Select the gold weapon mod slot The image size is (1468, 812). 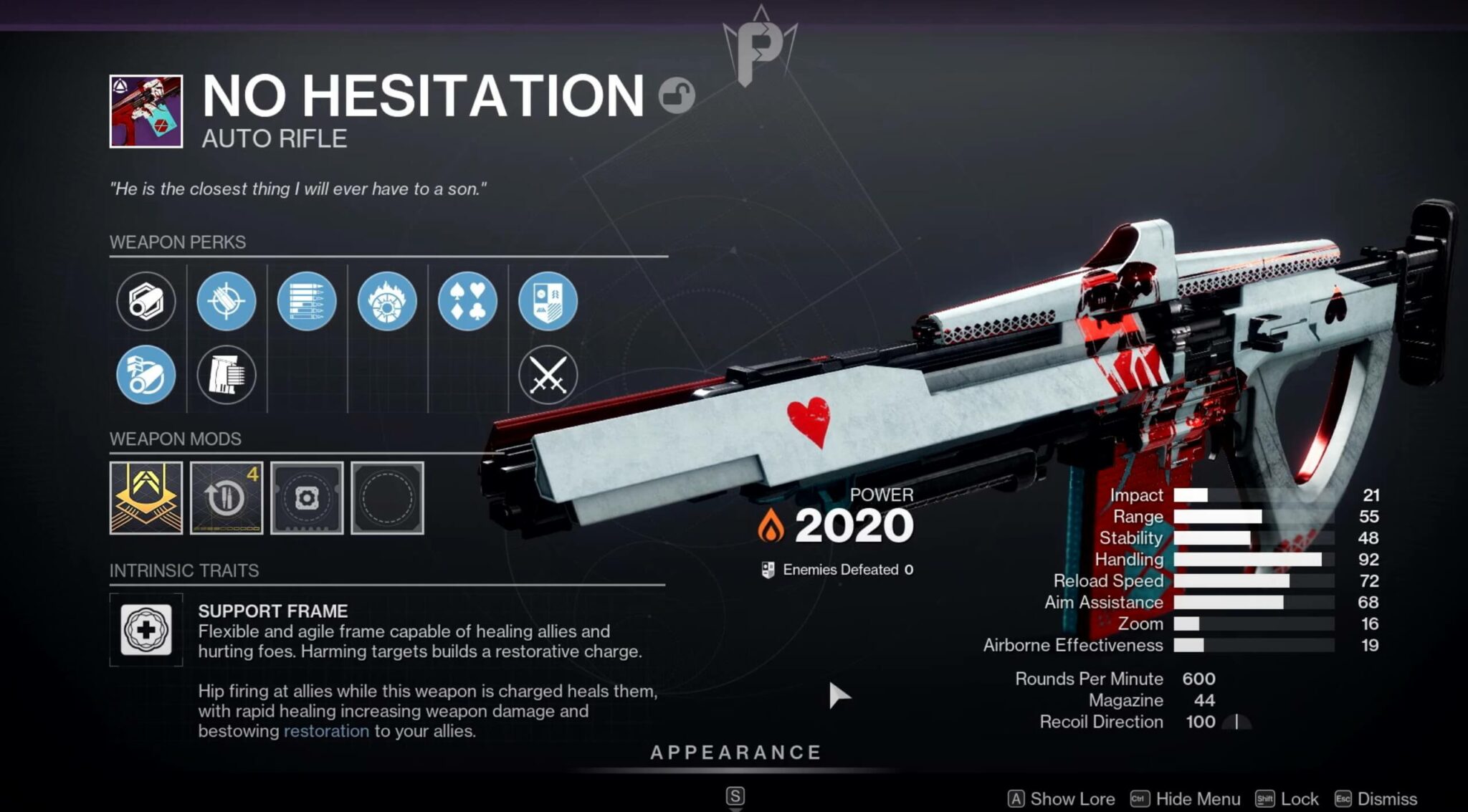[x=146, y=497]
